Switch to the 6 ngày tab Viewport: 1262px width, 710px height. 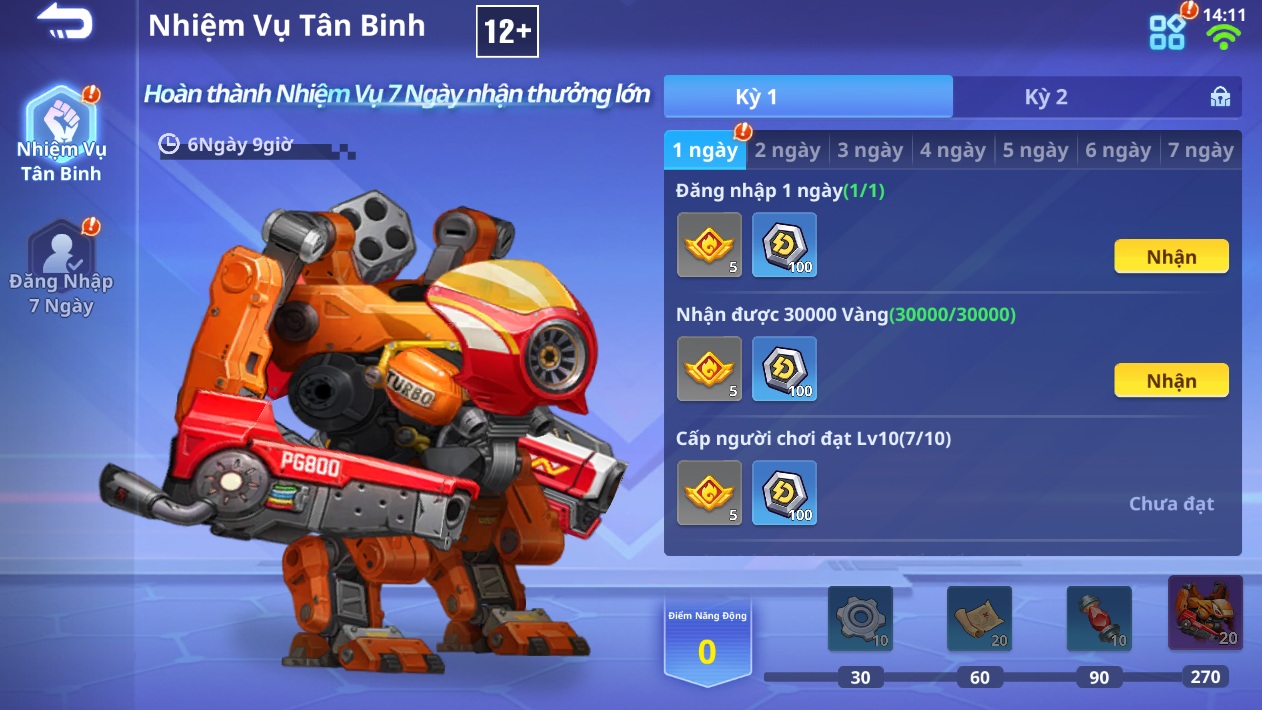(x=1118, y=151)
